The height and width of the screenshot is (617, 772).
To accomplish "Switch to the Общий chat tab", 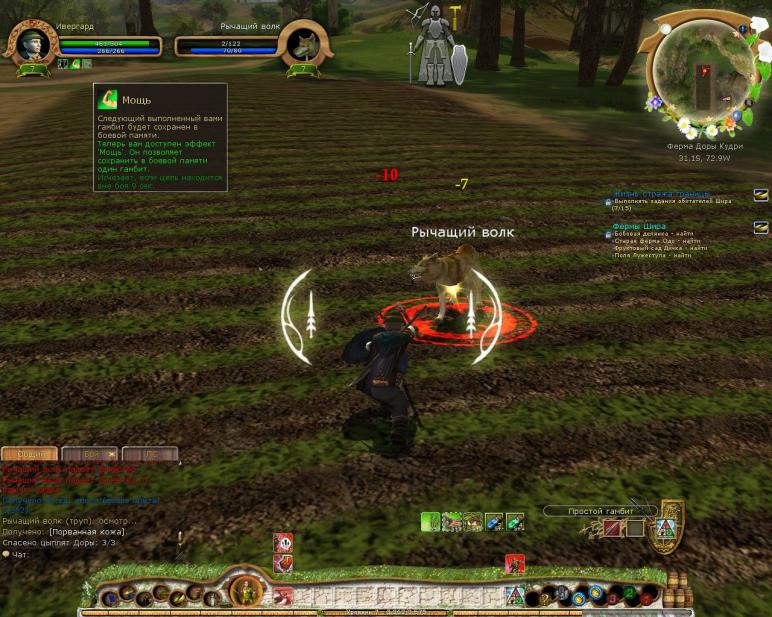I will click(x=30, y=454).
